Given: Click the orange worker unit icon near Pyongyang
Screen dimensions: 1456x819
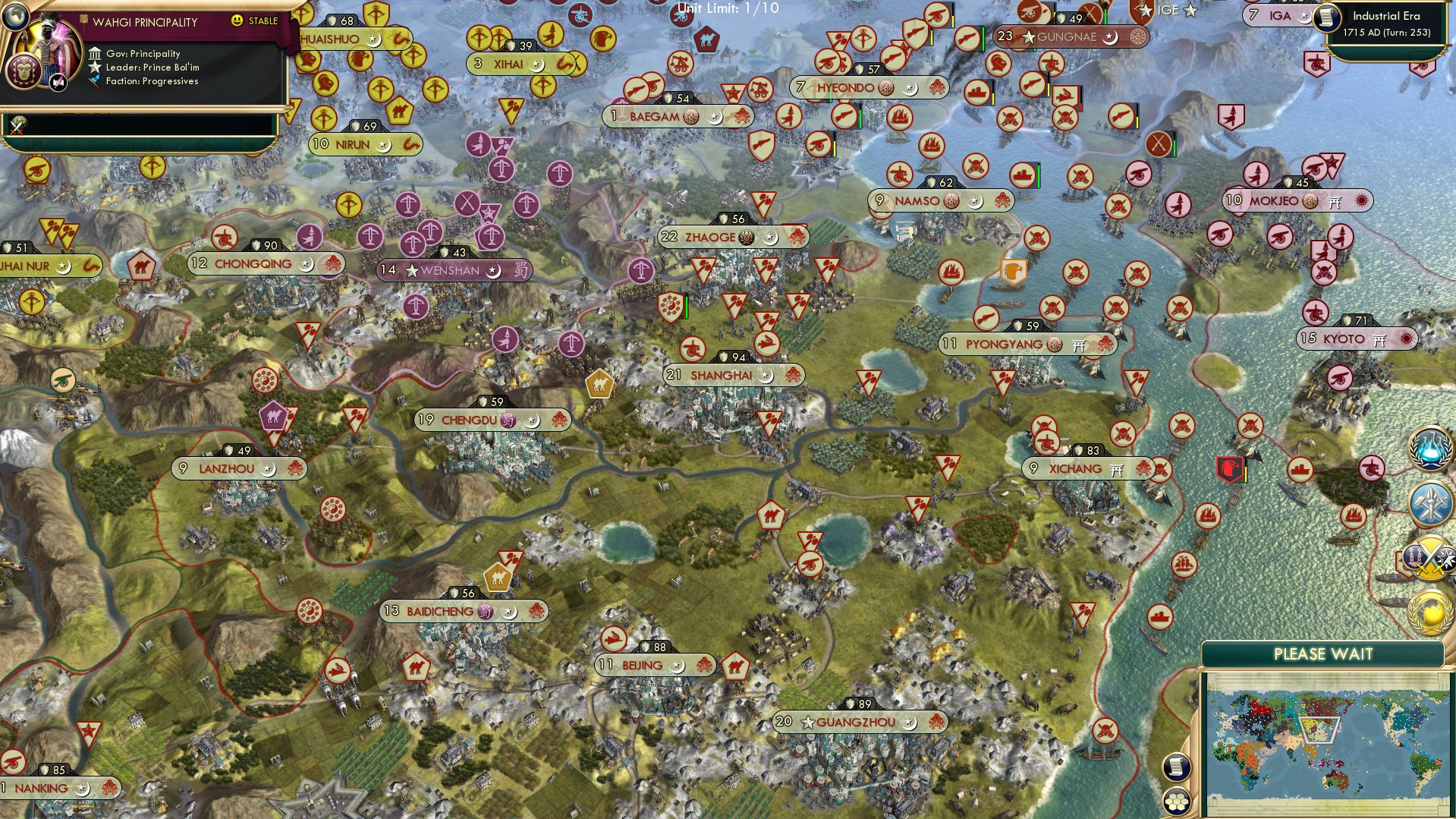Looking at the screenshot, I should click(x=1014, y=272).
